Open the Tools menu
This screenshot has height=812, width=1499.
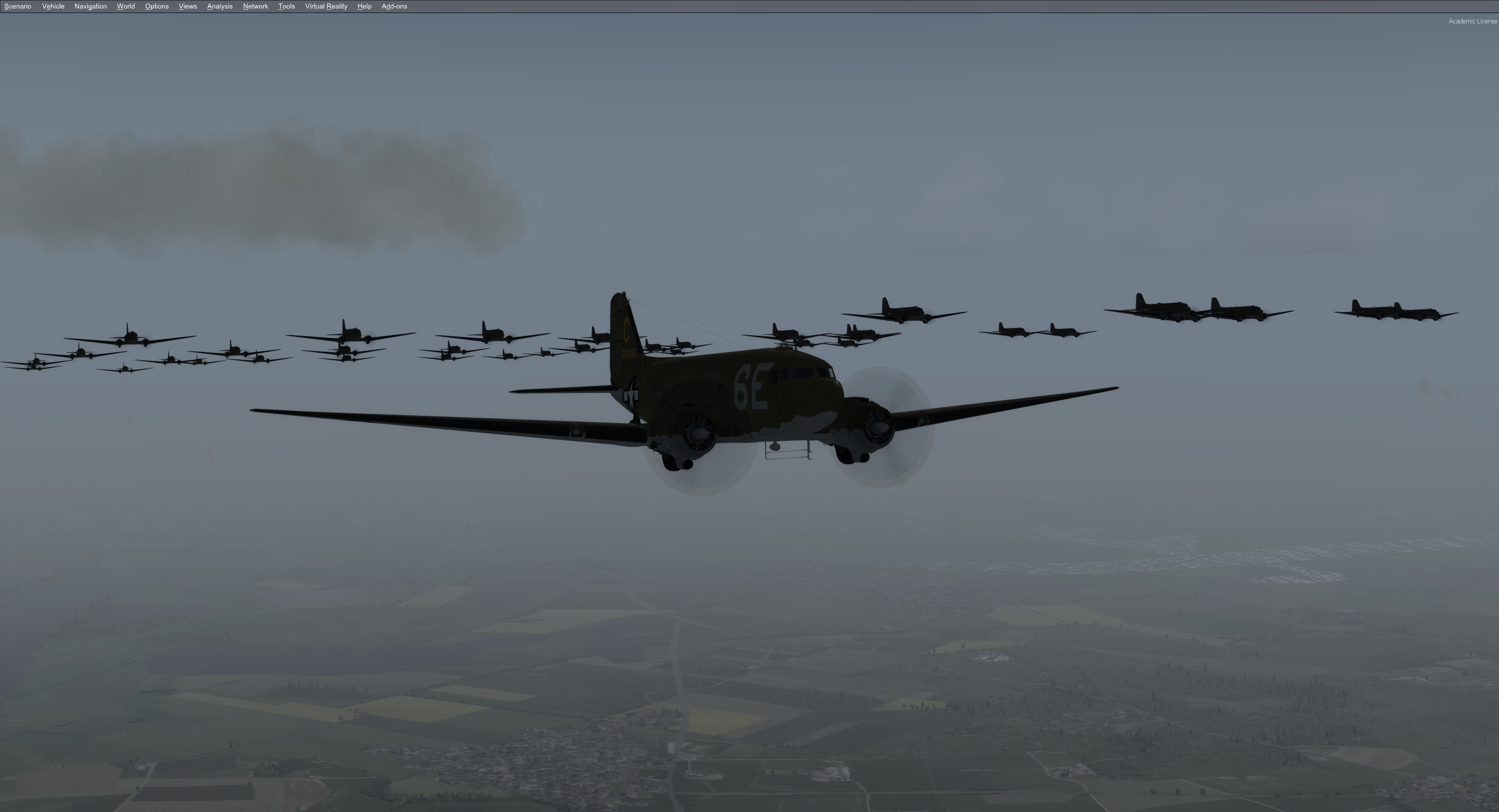(x=286, y=6)
